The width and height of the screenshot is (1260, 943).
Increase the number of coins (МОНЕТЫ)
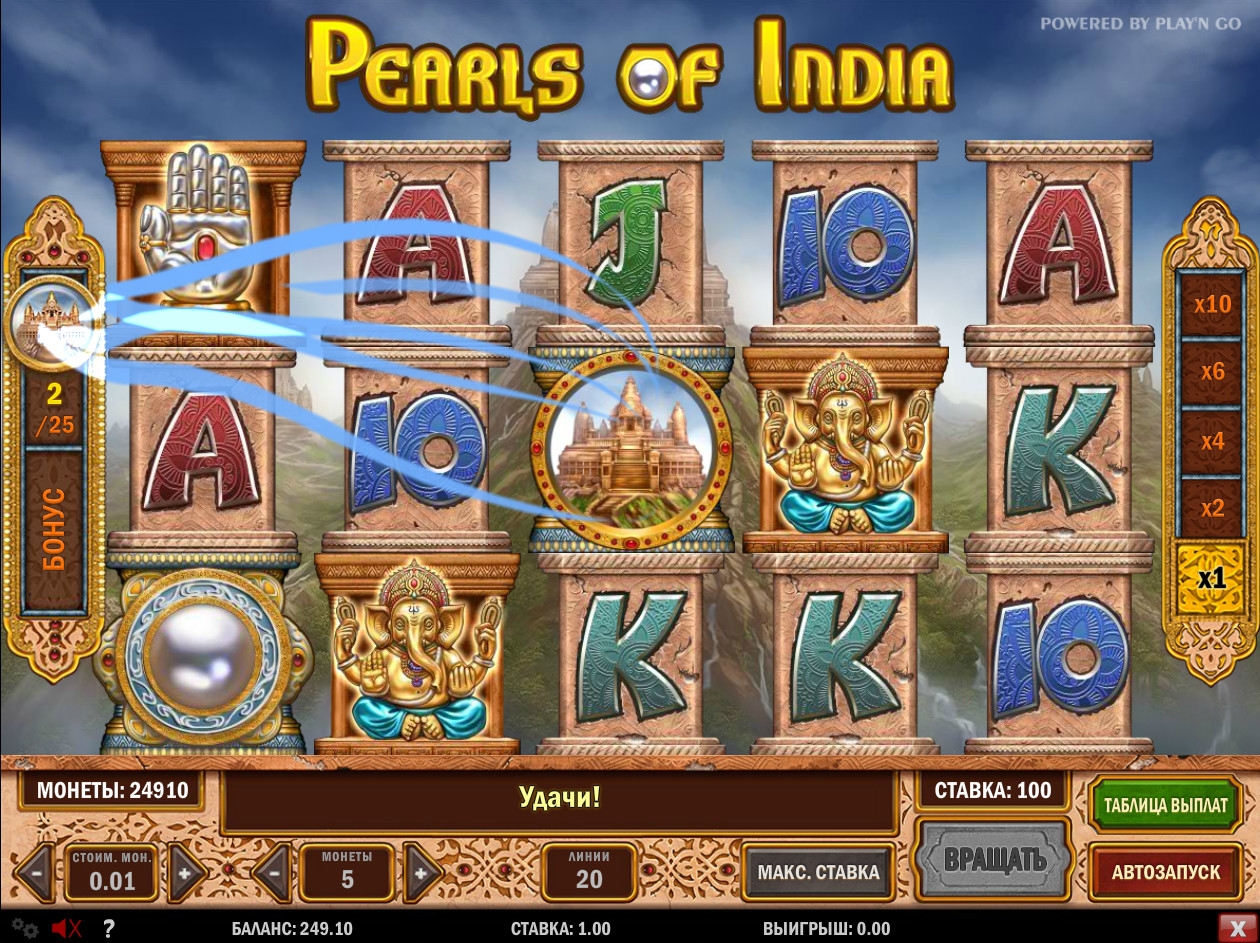[421, 873]
